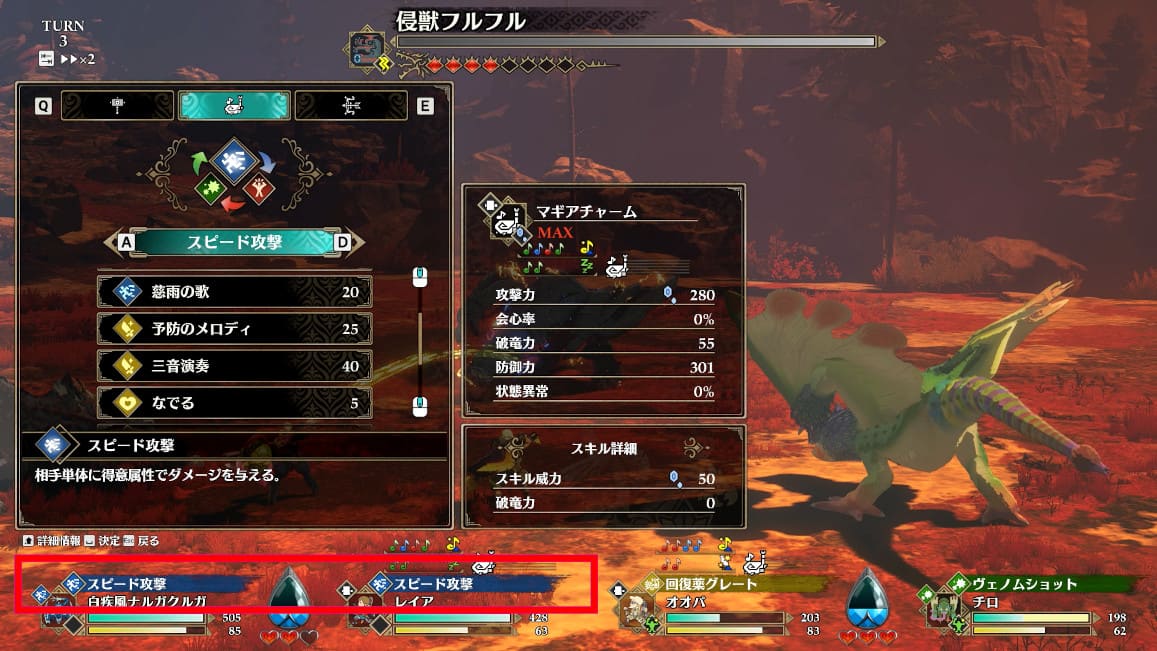Click the skill list scrollbar

(420, 340)
